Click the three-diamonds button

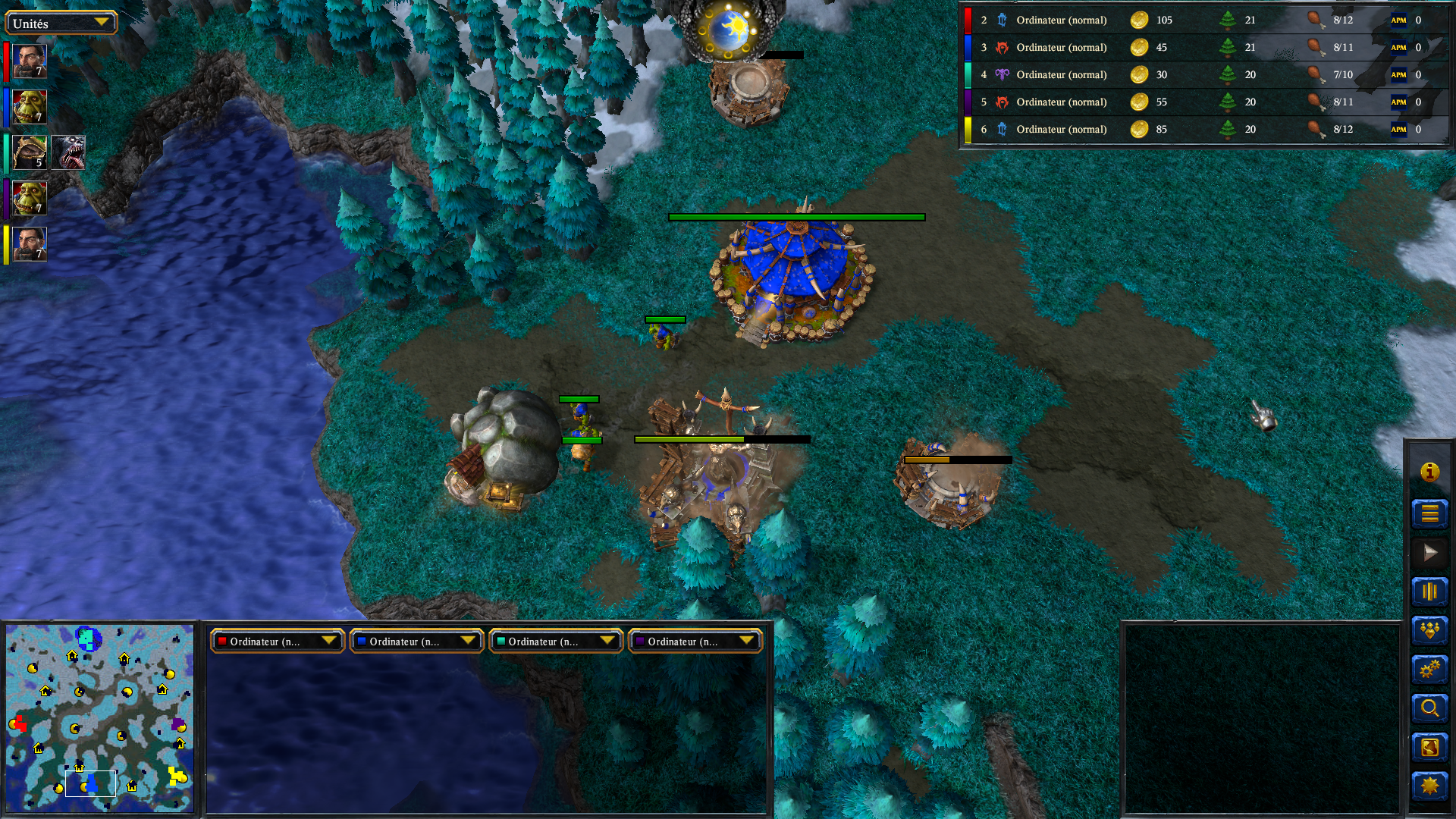tap(1429, 630)
